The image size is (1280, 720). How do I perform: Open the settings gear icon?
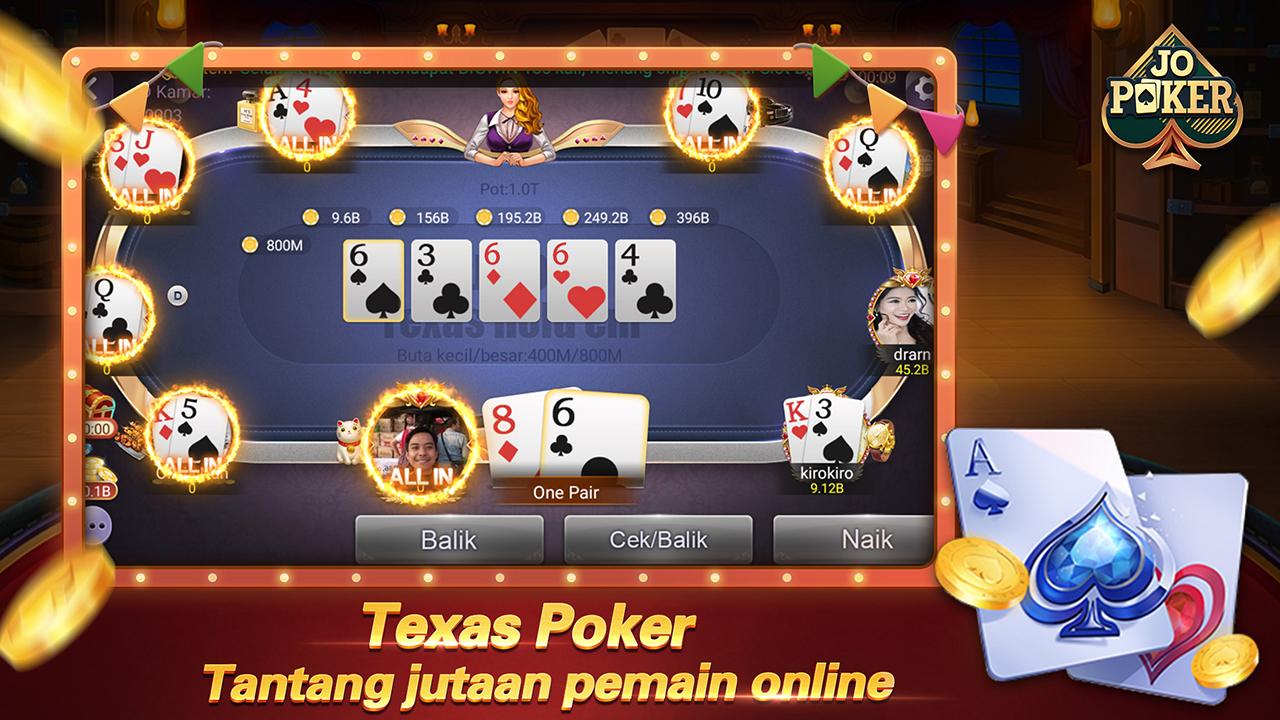pyautogui.click(x=921, y=86)
